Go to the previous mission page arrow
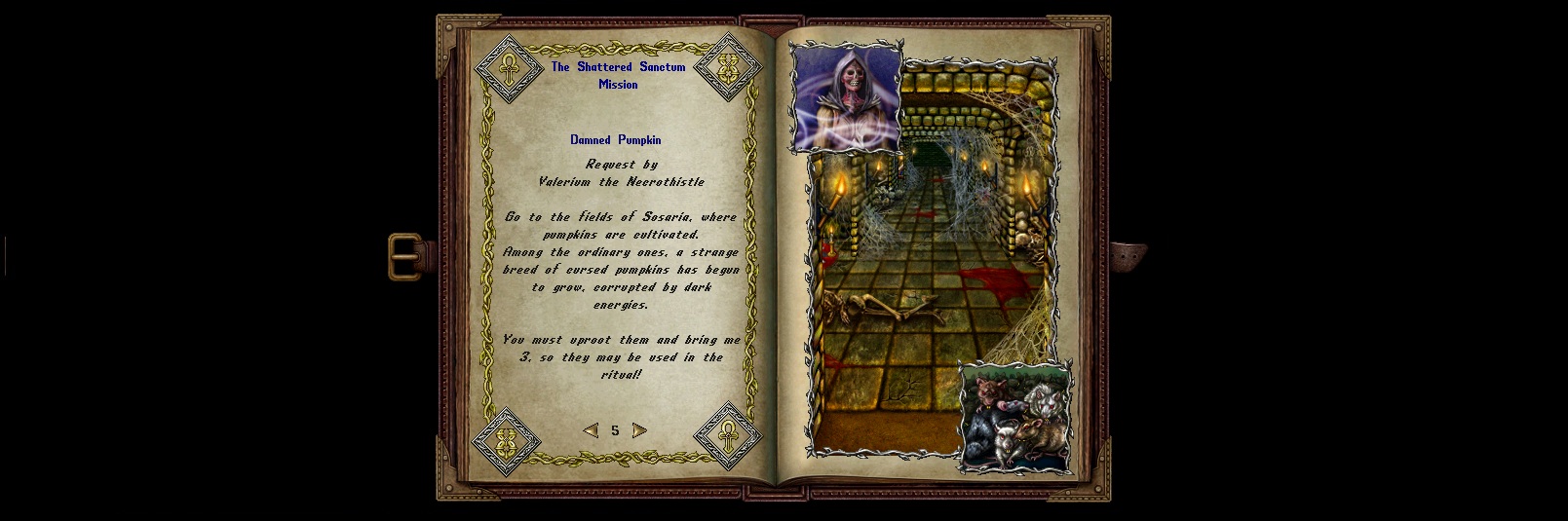This screenshot has height=521, width=1568. [591, 430]
